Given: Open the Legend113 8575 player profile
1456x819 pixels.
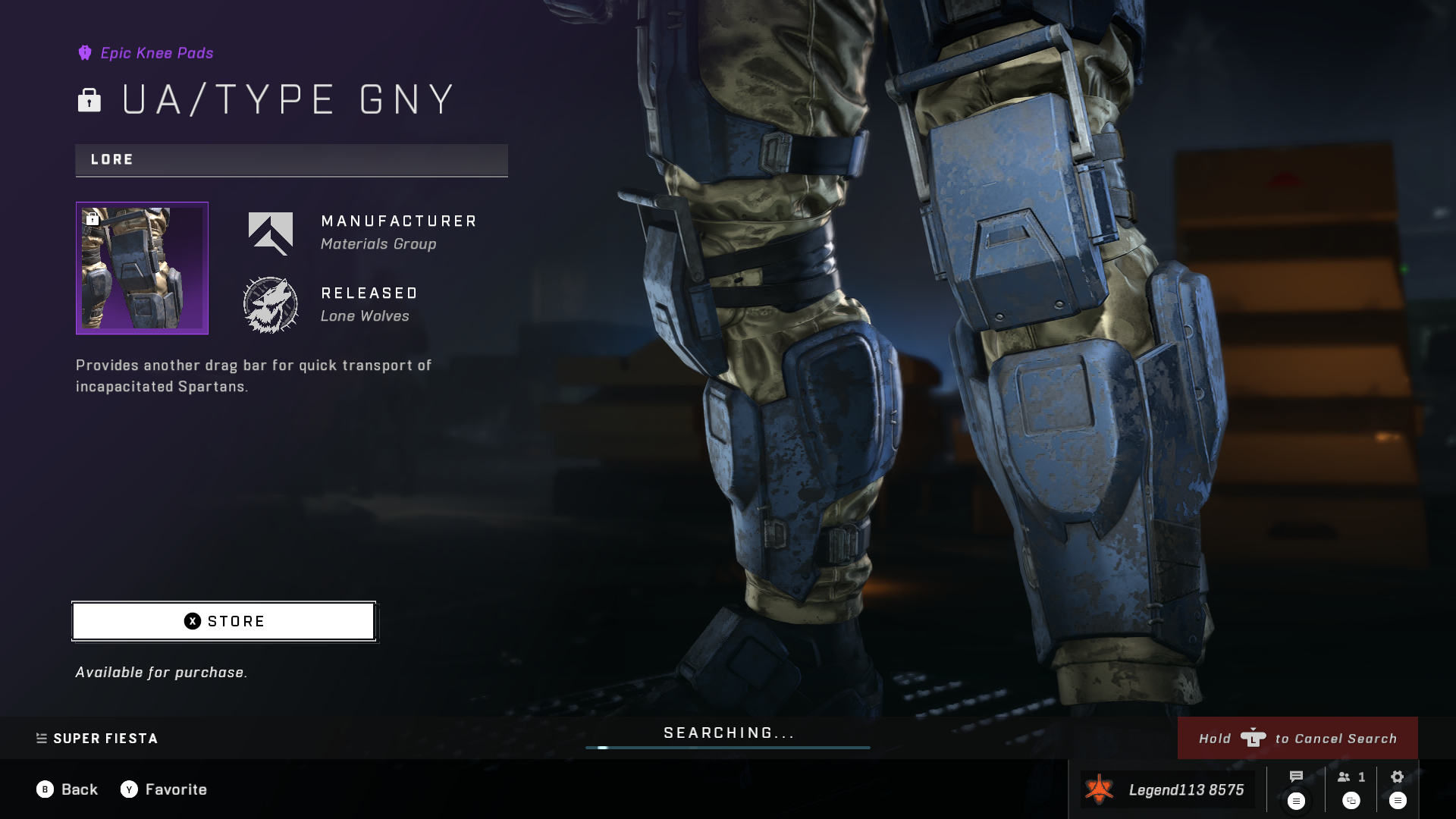Looking at the screenshot, I should coord(1167,789).
